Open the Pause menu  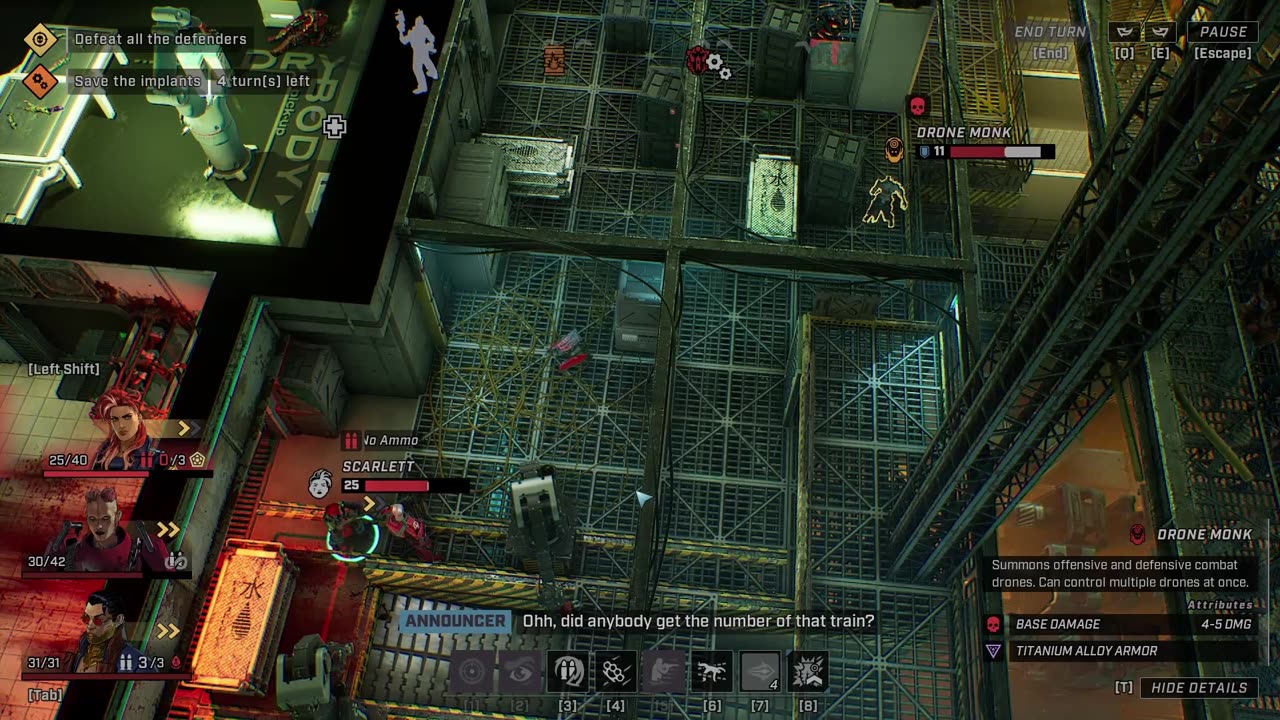coord(1223,32)
